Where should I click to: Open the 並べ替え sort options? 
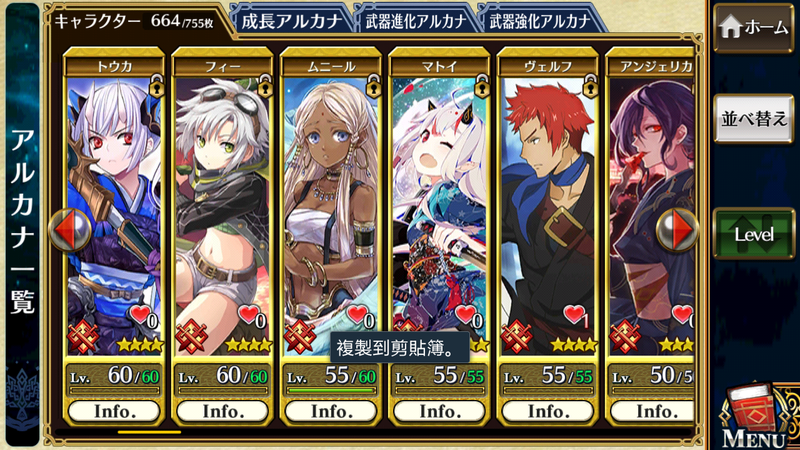[755, 118]
